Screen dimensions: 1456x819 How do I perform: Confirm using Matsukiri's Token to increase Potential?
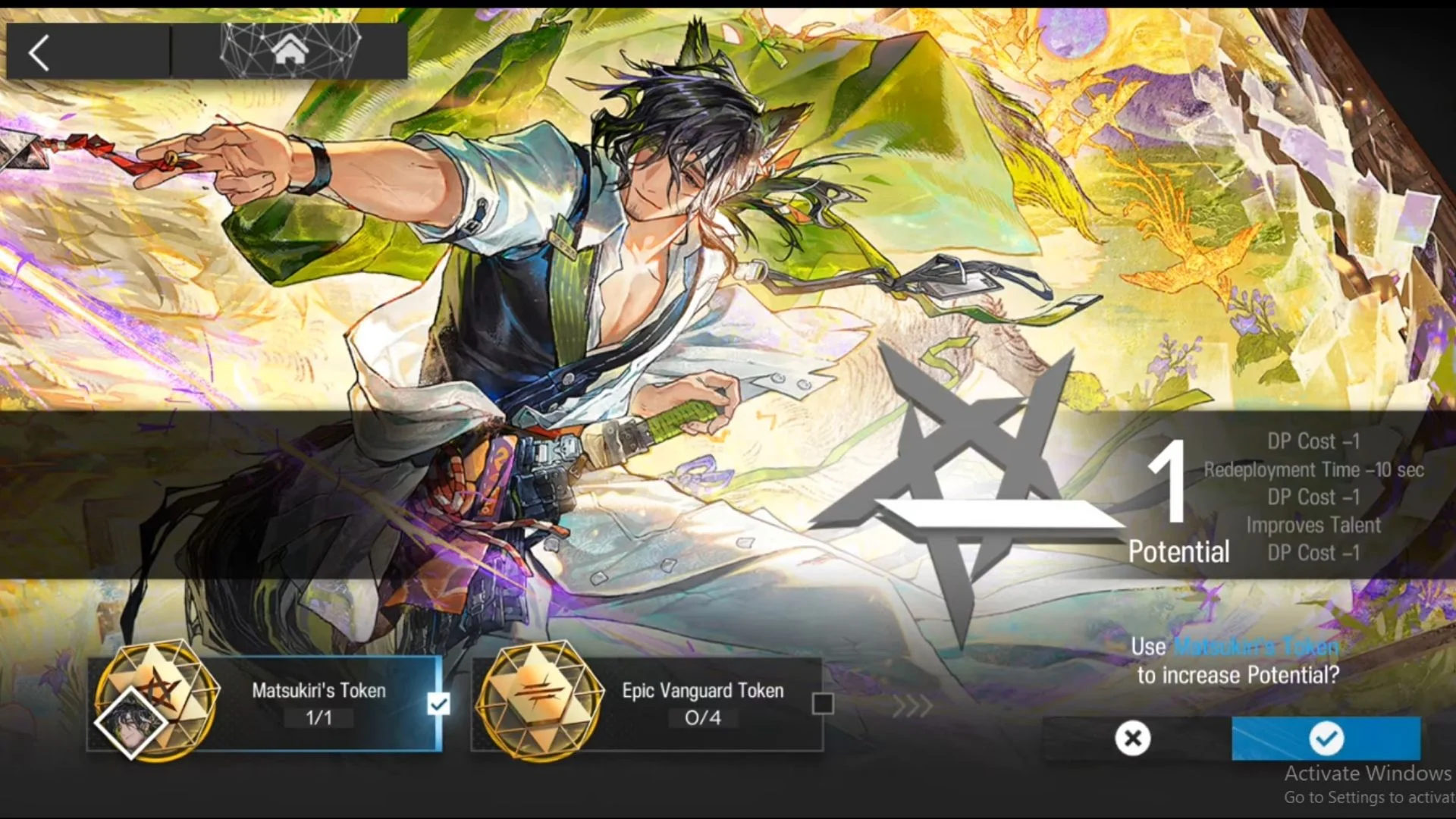pyautogui.click(x=1326, y=737)
